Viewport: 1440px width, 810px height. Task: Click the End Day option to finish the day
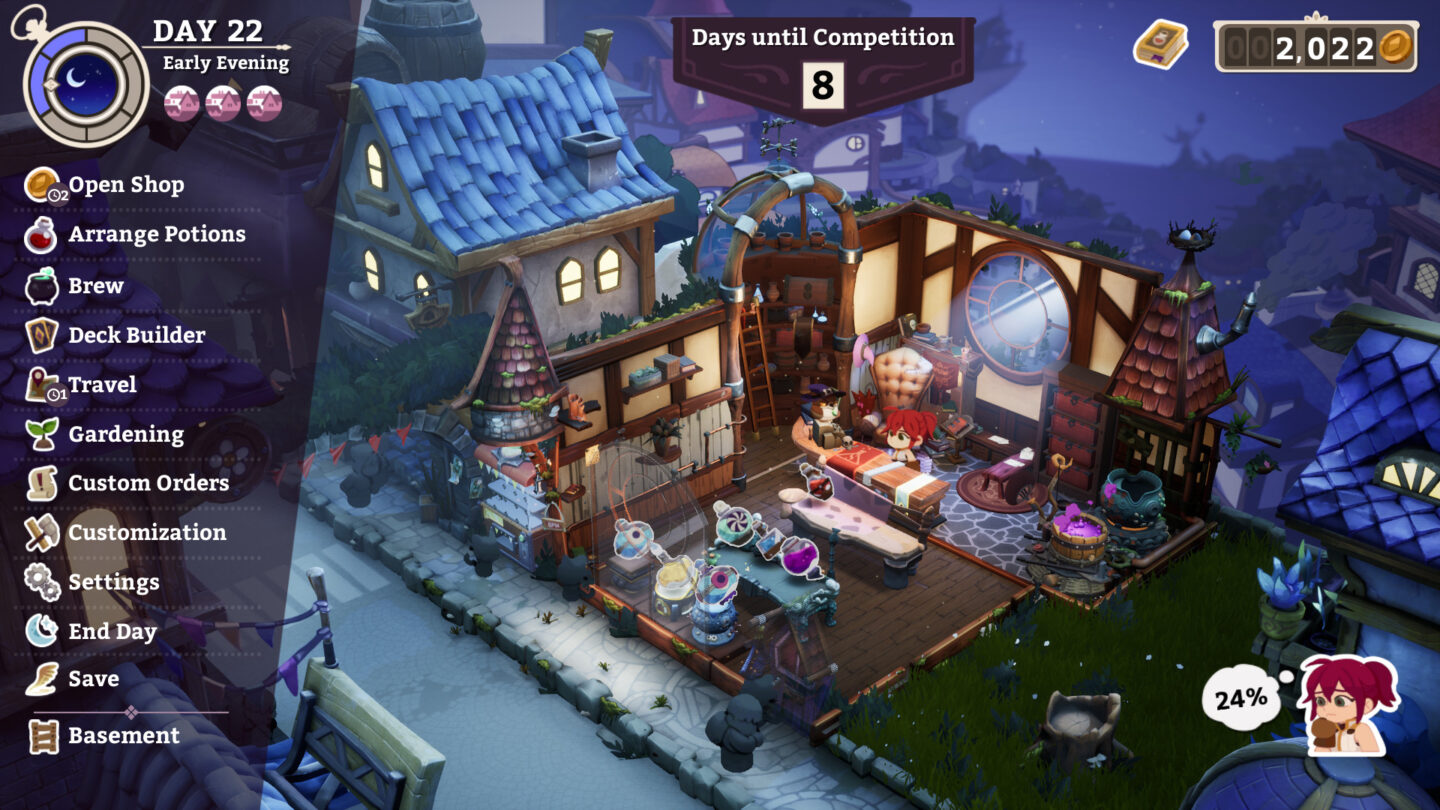(112, 631)
